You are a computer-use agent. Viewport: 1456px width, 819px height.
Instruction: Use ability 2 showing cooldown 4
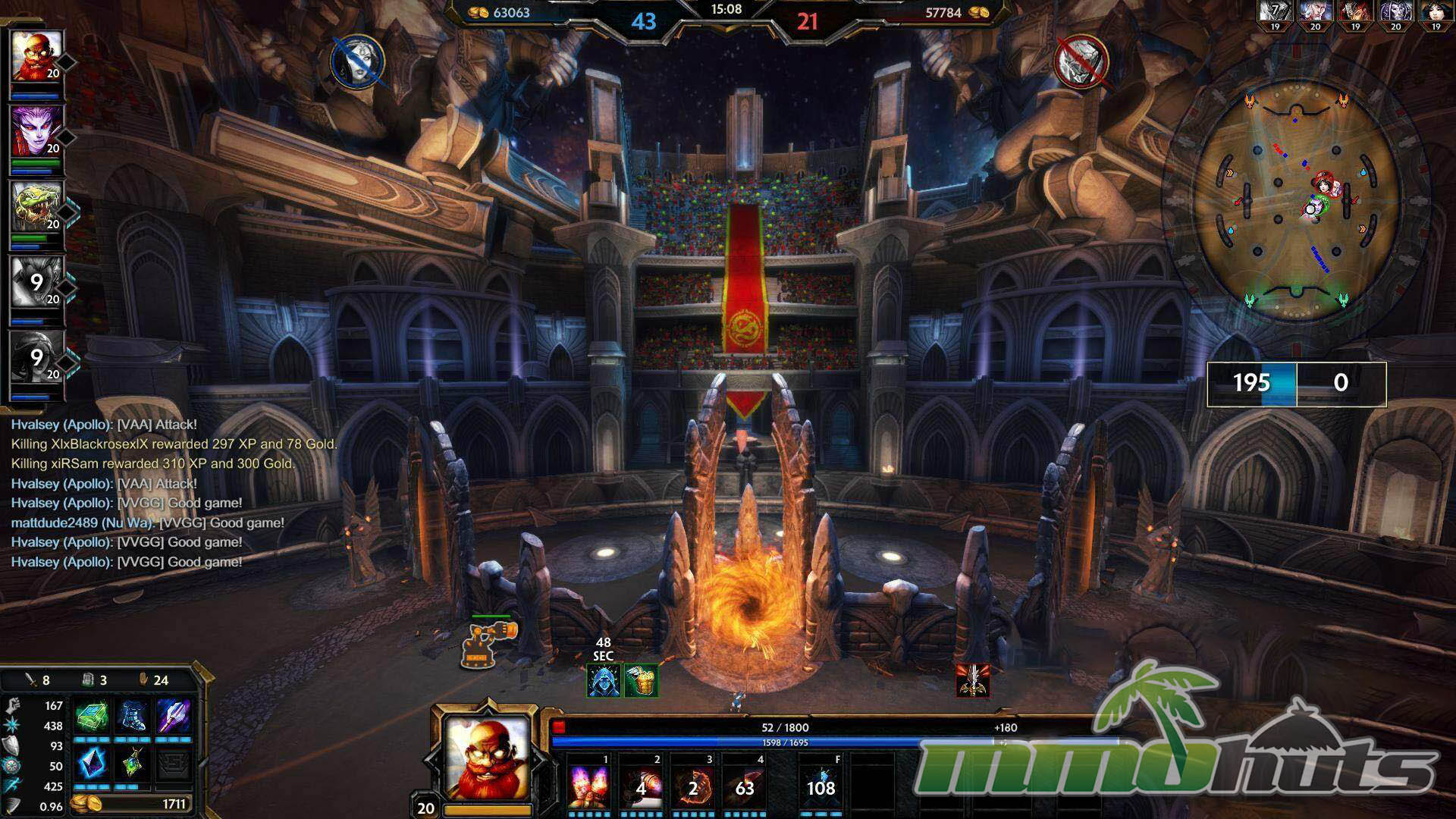tap(642, 786)
